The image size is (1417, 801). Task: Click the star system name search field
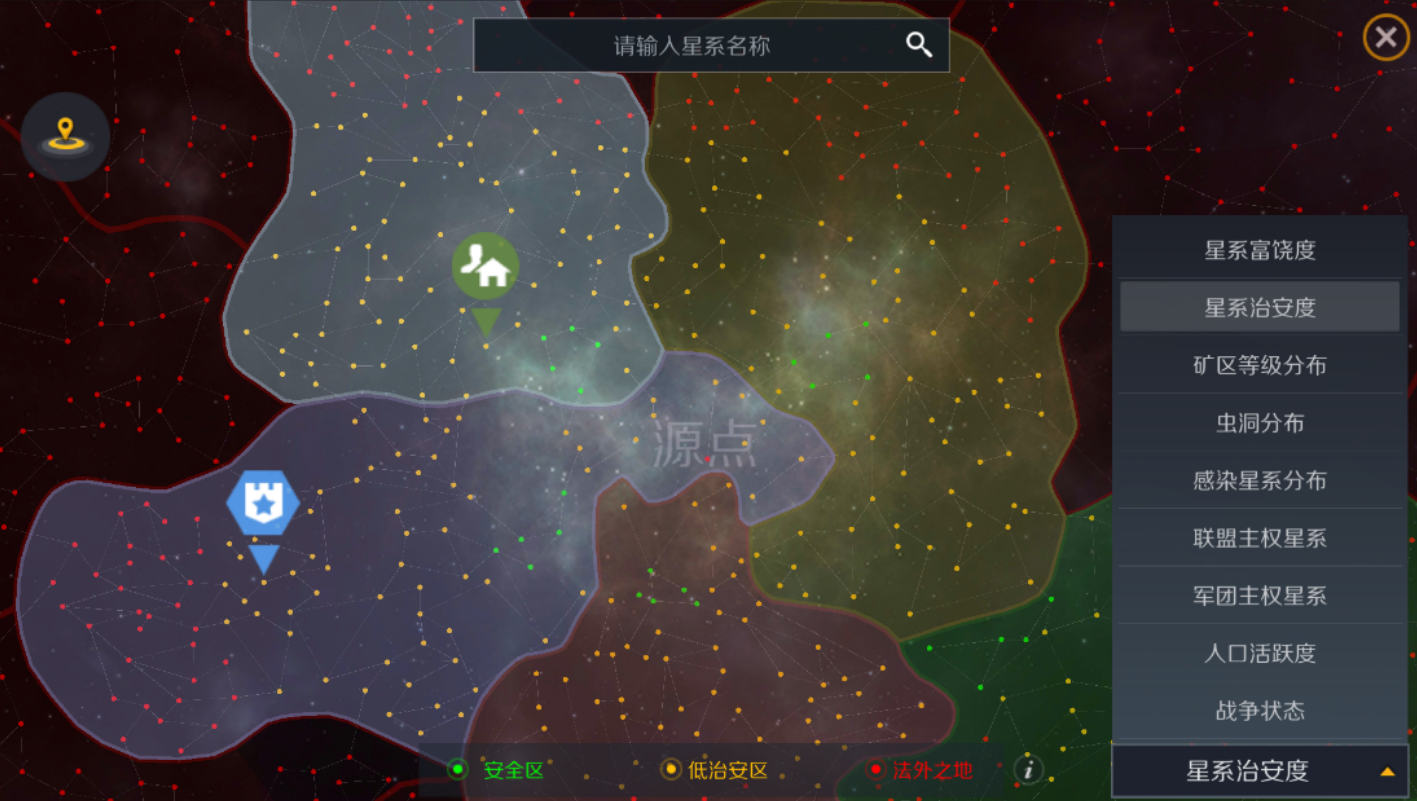(x=690, y=45)
